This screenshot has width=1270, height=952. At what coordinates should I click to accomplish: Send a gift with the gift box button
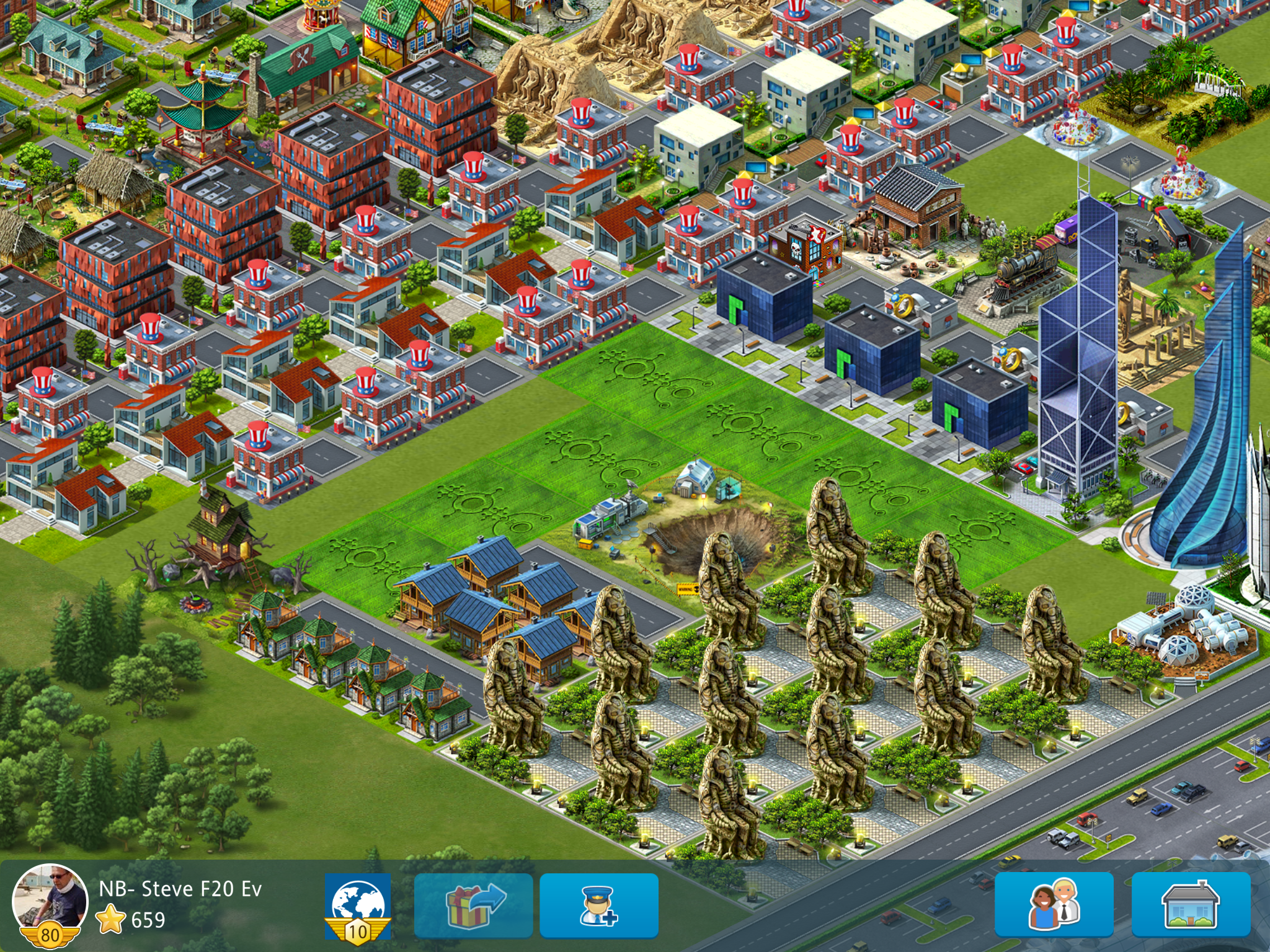click(x=473, y=906)
